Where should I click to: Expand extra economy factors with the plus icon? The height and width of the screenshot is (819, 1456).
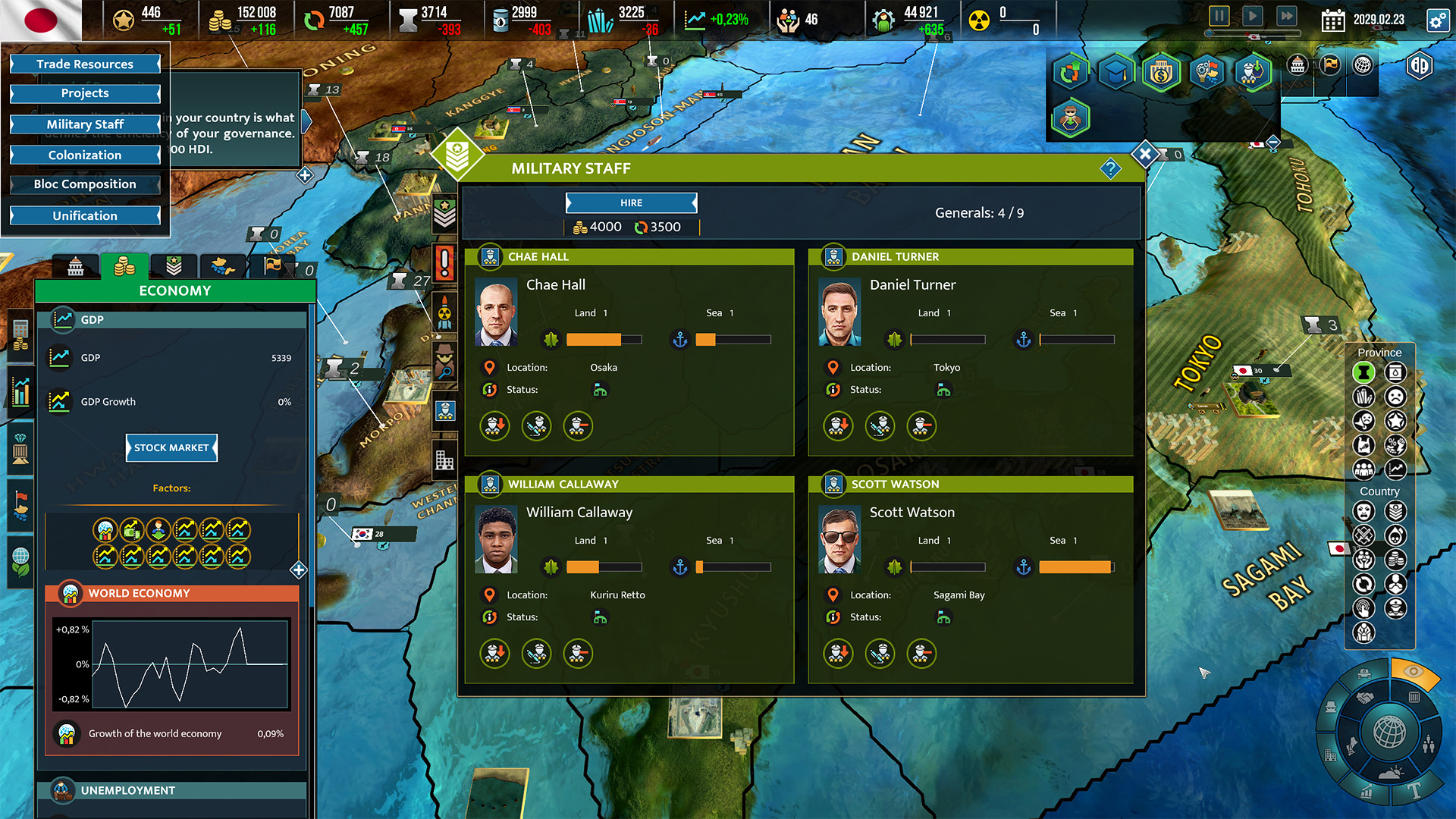coord(299,570)
